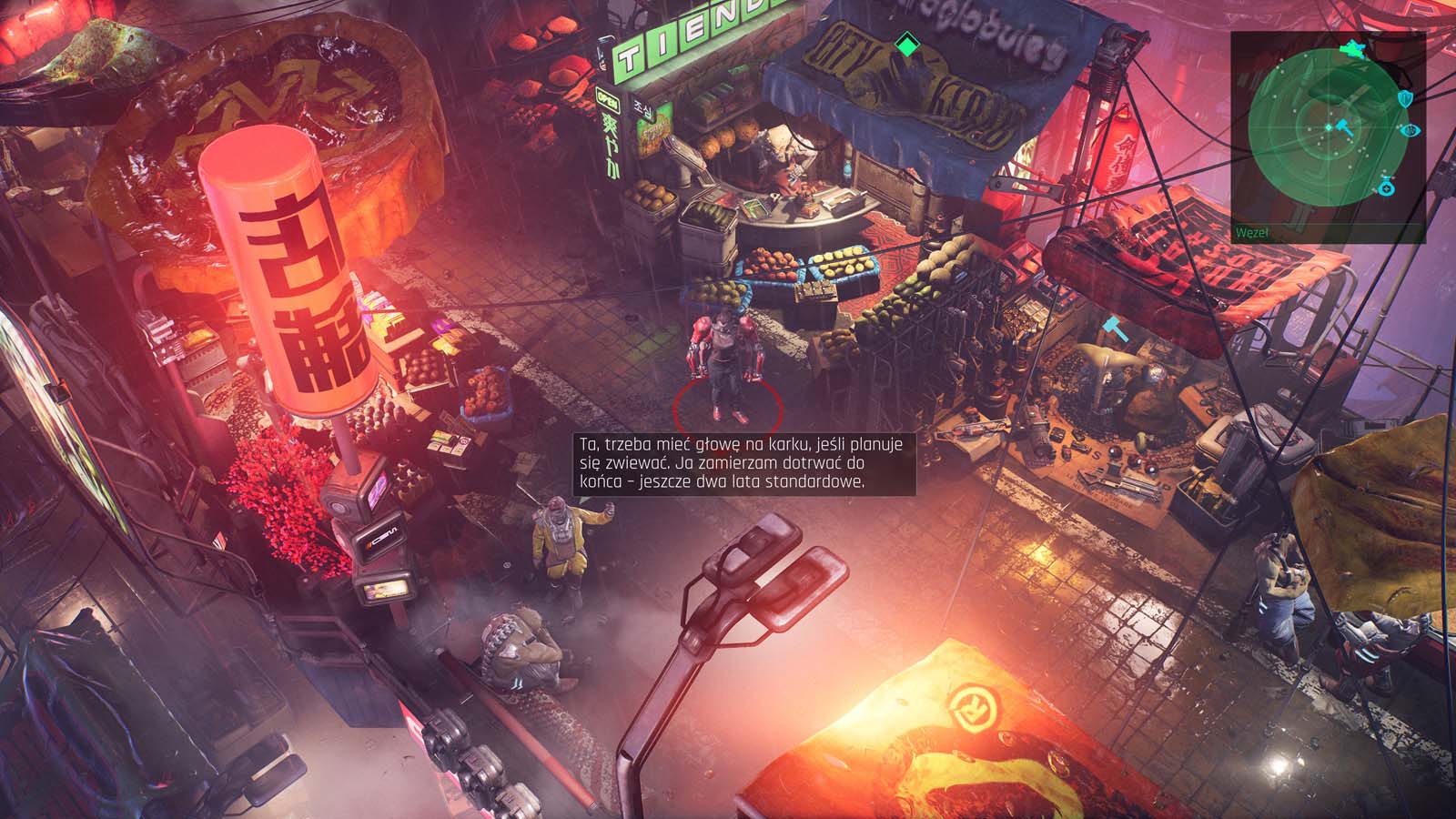Click the cyan hammer marker over the workshop stall
This screenshot has width=1456, height=819.
(x=1116, y=328)
